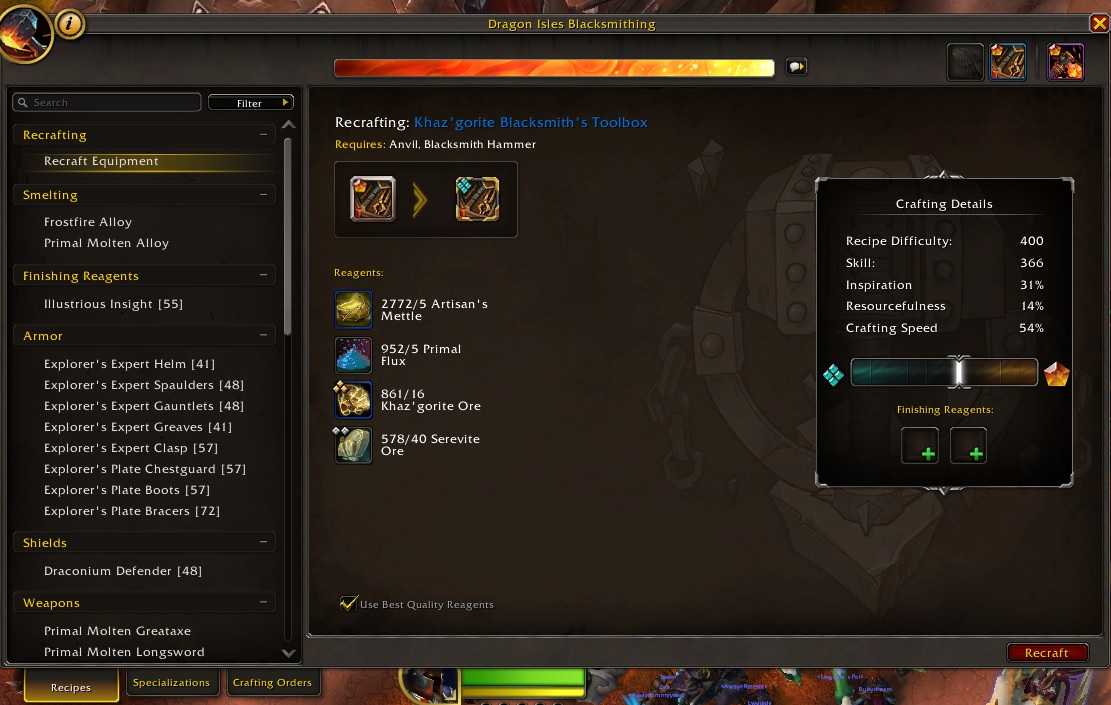Image resolution: width=1111 pixels, height=705 pixels.
Task: Select the Frostfire Alloy recipe
Action: [88, 222]
